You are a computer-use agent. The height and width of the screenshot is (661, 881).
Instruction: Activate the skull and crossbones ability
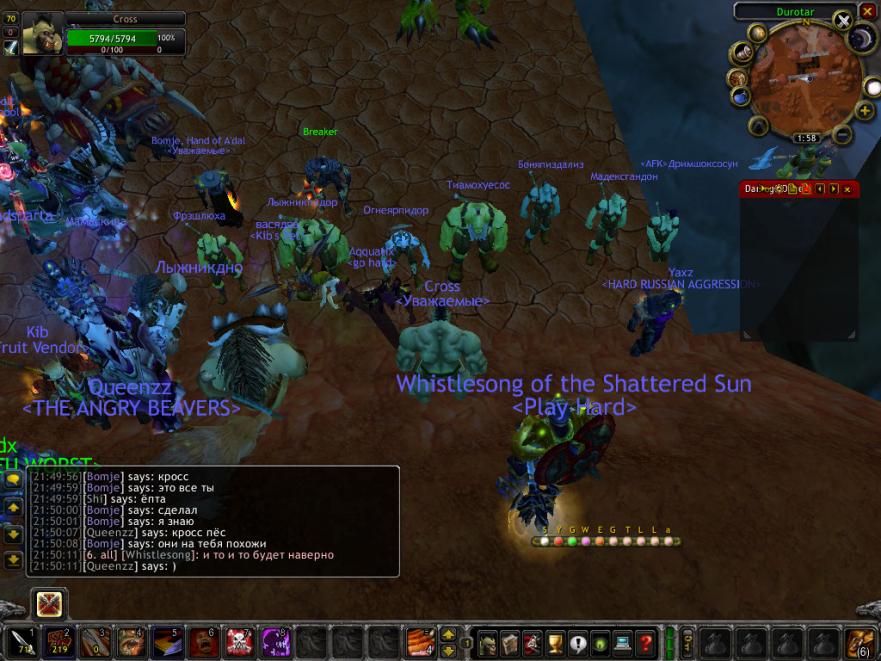241,642
